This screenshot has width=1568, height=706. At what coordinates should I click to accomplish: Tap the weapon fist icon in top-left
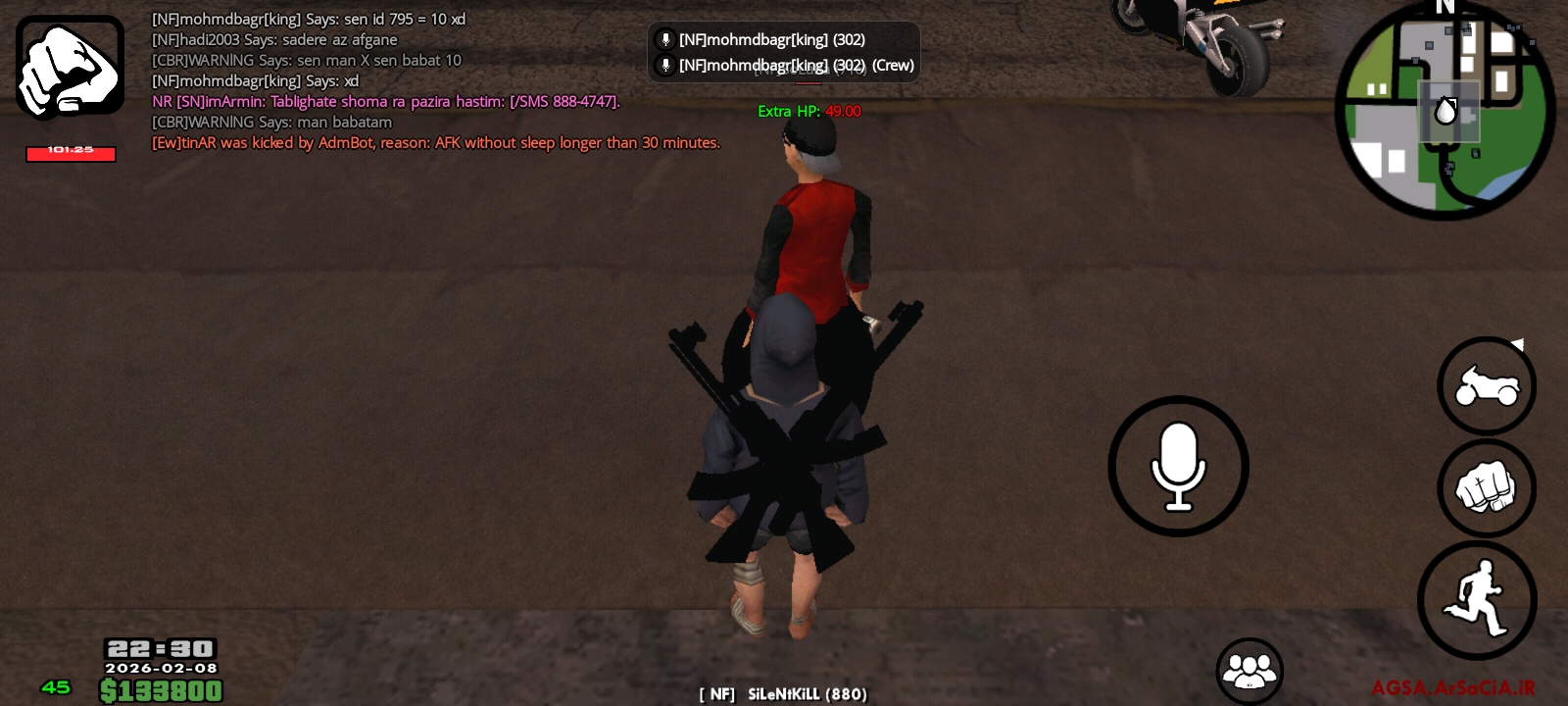click(69, 66)
